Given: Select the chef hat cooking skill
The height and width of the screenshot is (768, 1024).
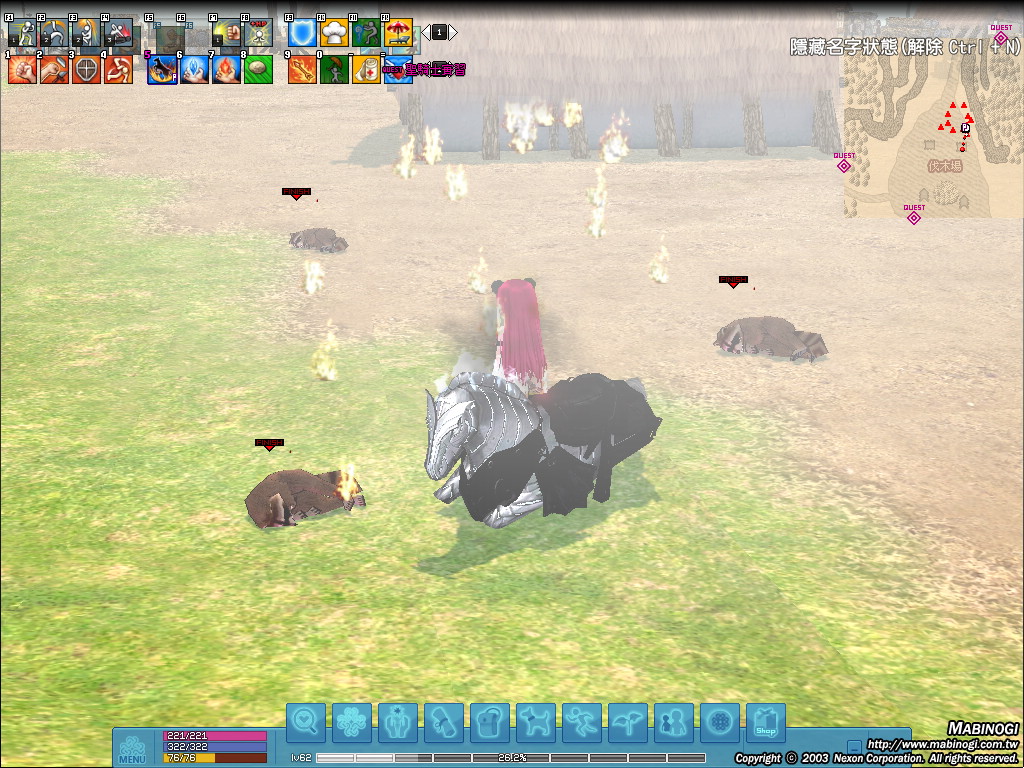Looking at the screenshot, I should click(334, 33).
